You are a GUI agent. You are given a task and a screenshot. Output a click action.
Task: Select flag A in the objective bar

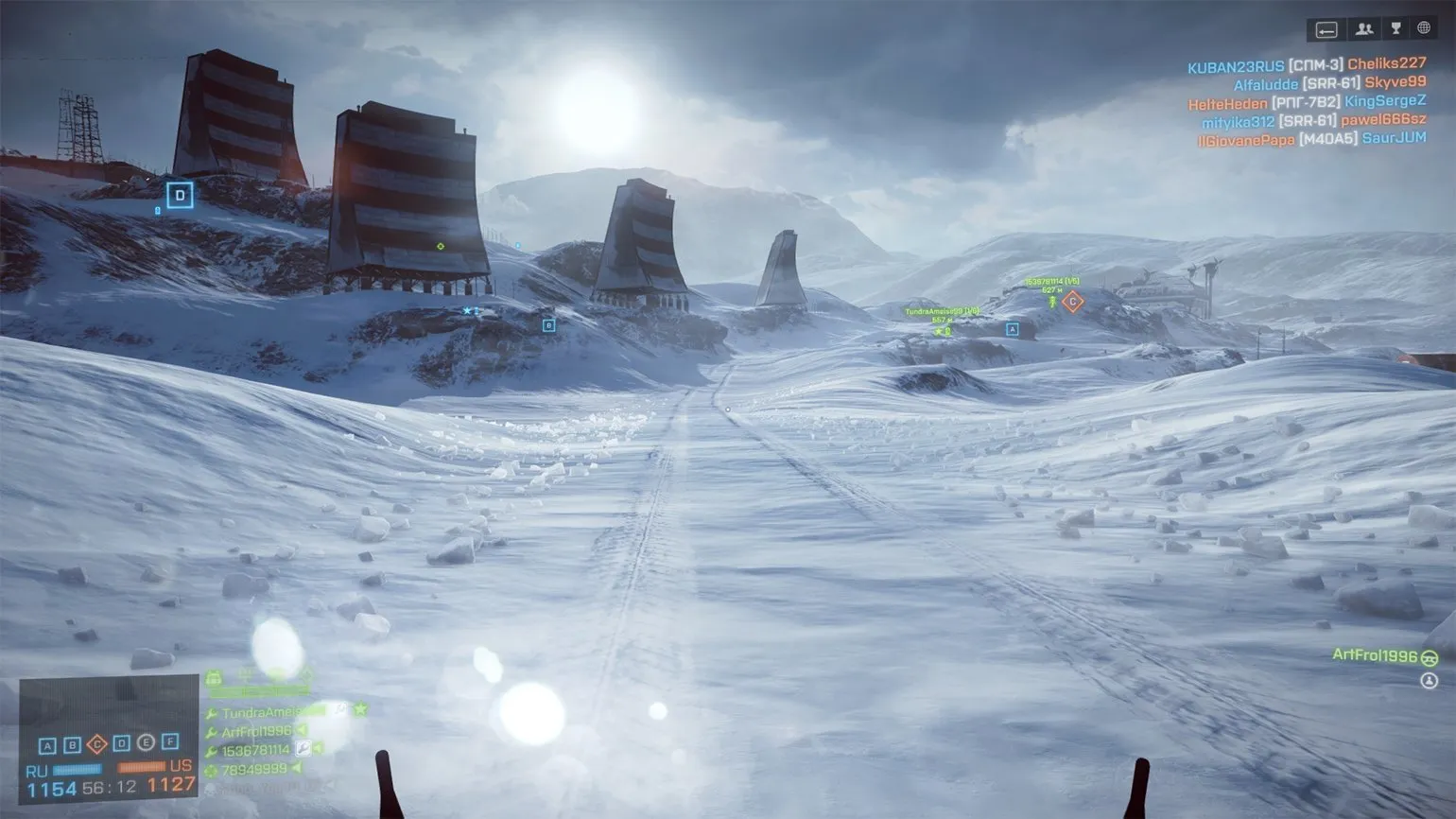point(47,744)
